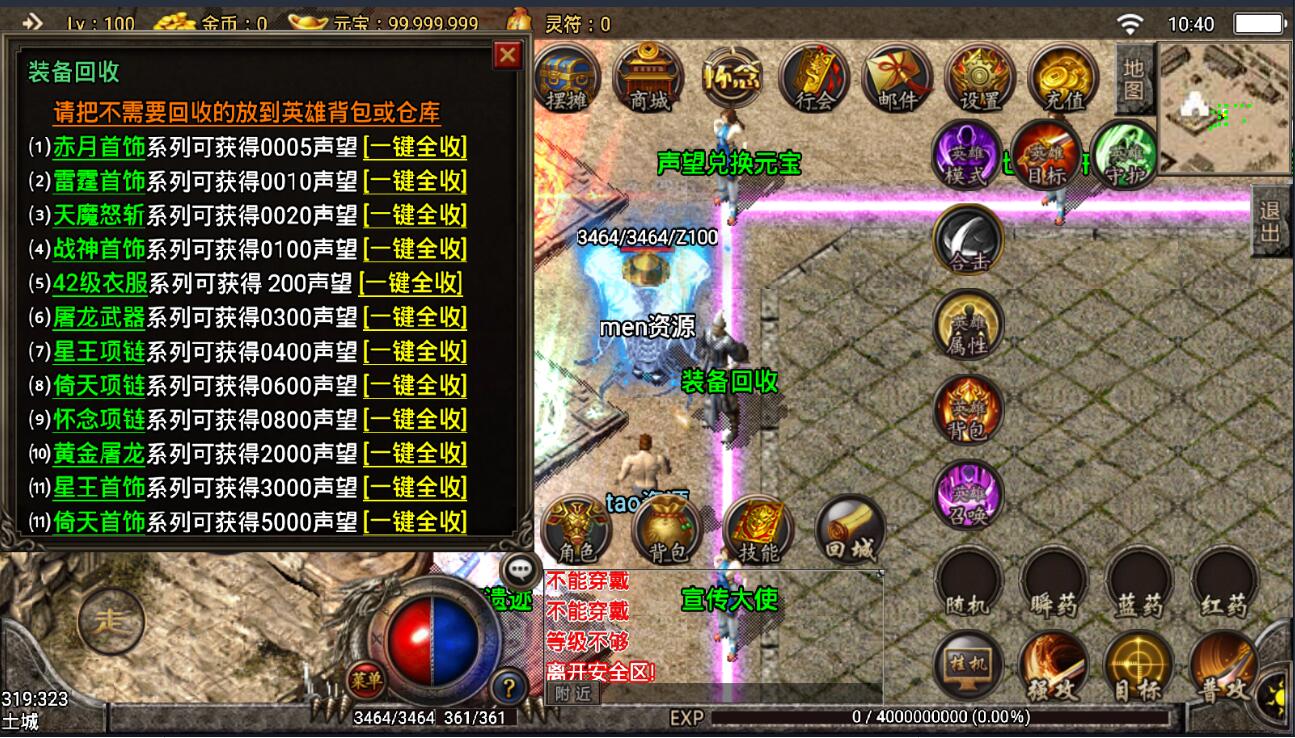Click 一键全收 for the 屠龙武器 series
Screen dimensions: 1295x738
[x=415, y=317]
